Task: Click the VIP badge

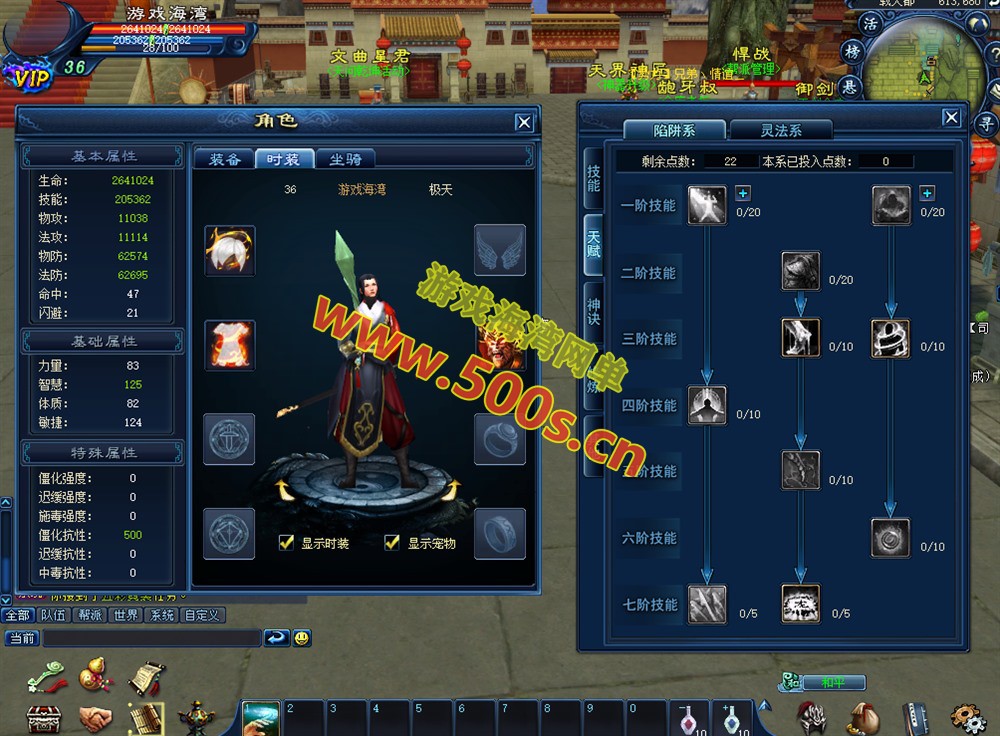Action: [27, 72]
